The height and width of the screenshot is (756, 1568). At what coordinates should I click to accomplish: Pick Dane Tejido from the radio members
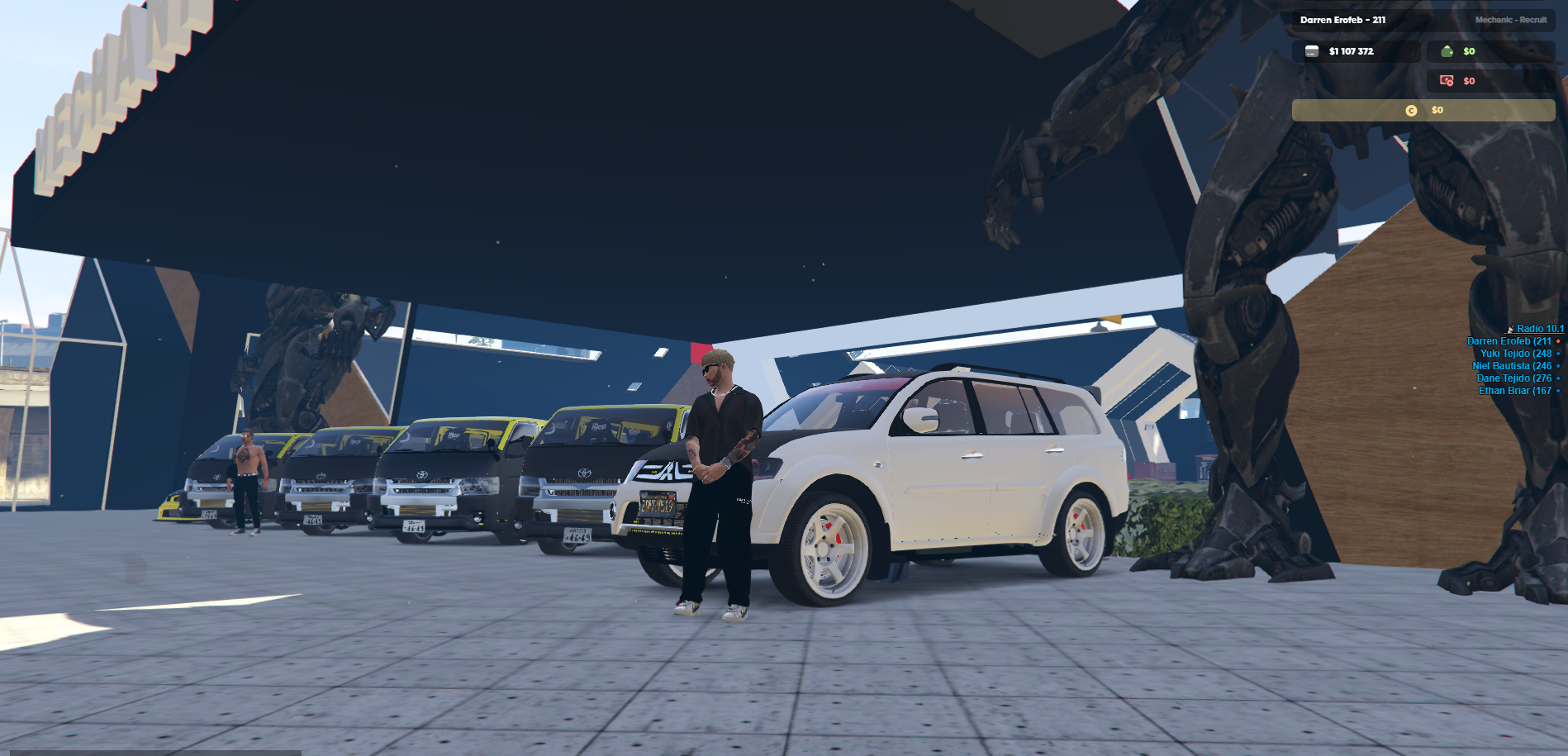[1513, 378]
